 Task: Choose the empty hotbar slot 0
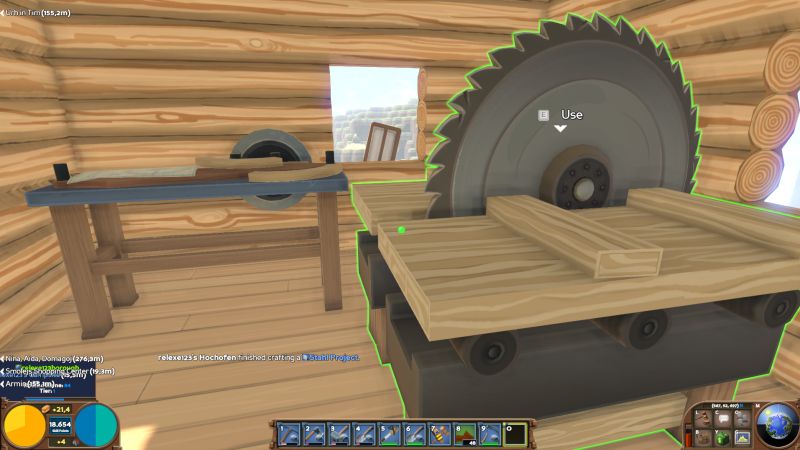click(514, 434)
